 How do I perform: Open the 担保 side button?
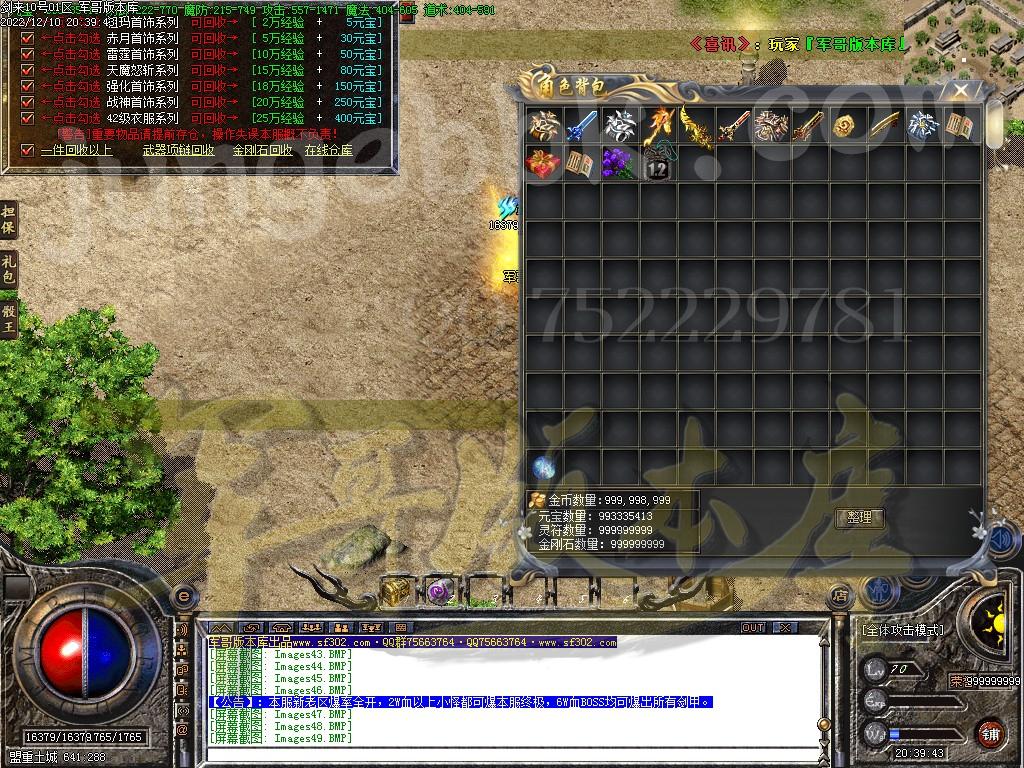tap(9, 220)
